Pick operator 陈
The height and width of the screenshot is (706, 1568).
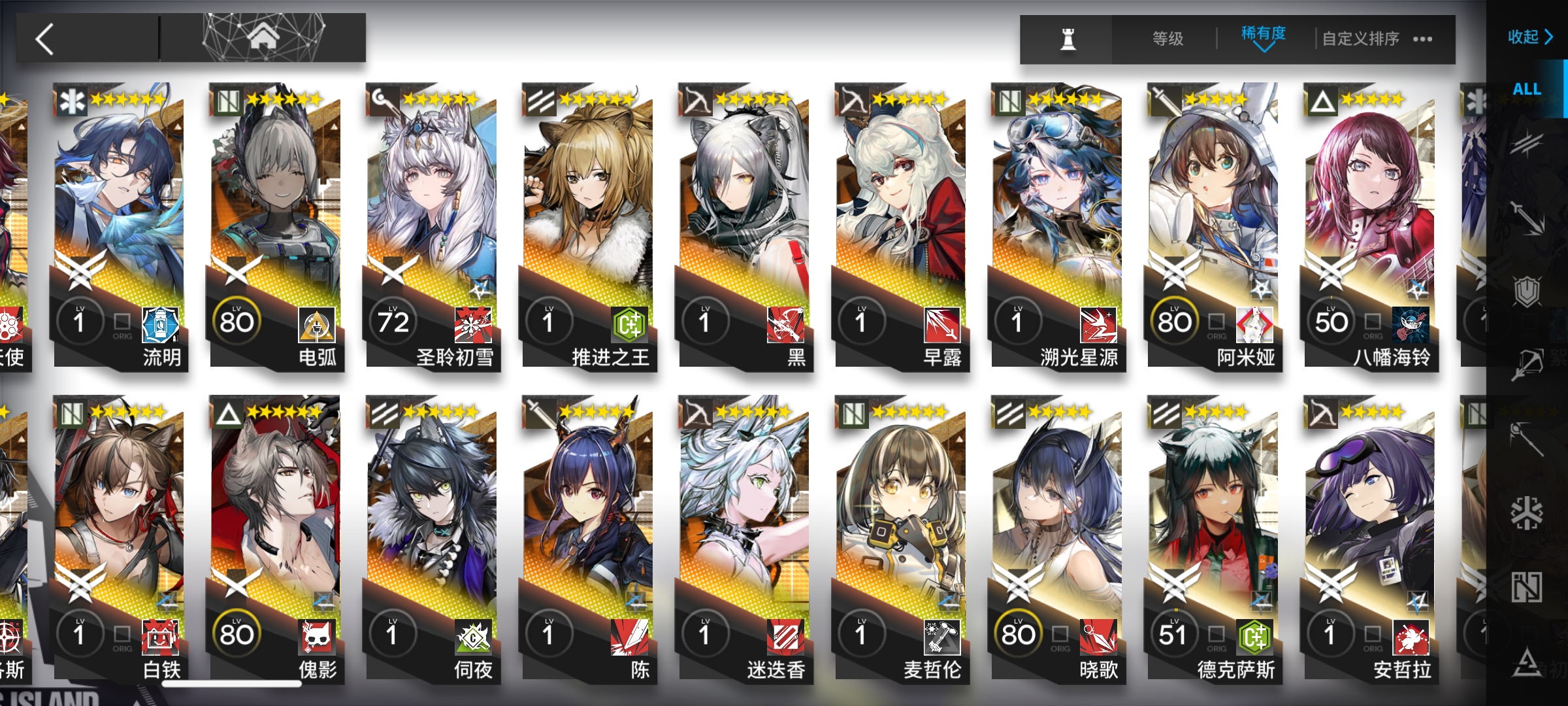tap(588, 536)
